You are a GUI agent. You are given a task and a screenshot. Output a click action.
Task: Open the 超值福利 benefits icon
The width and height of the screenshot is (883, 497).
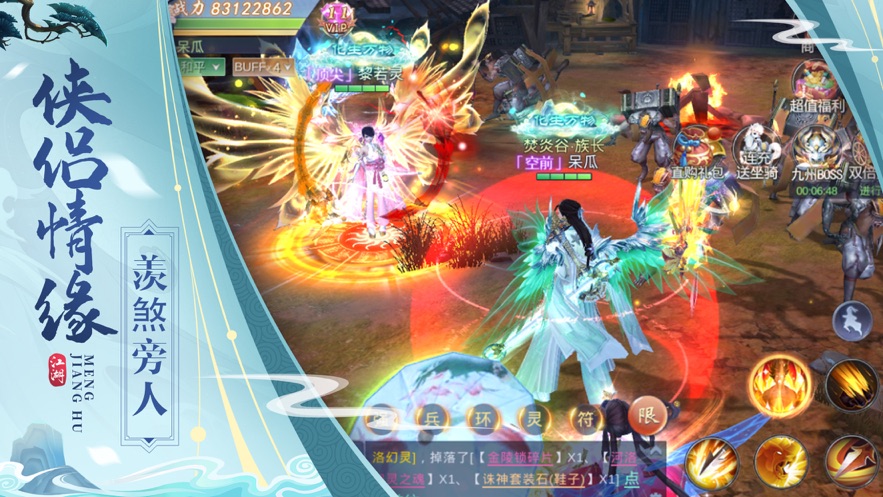pyautogui.click(x=817, y=83)
